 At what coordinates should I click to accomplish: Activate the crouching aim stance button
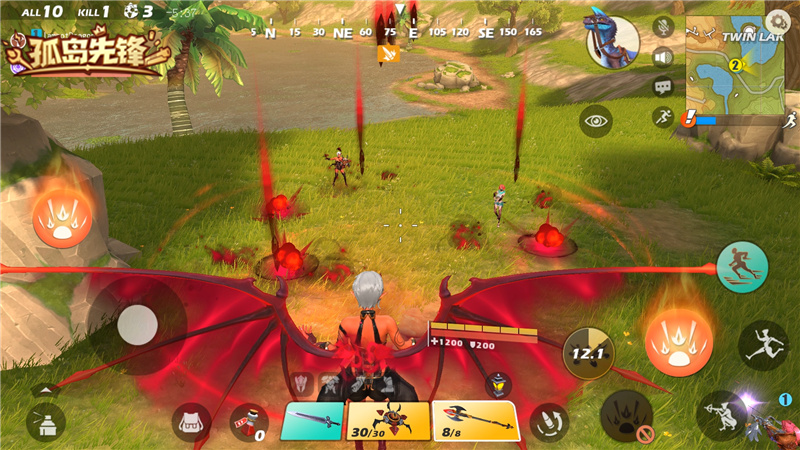click(x=723, y=414)
